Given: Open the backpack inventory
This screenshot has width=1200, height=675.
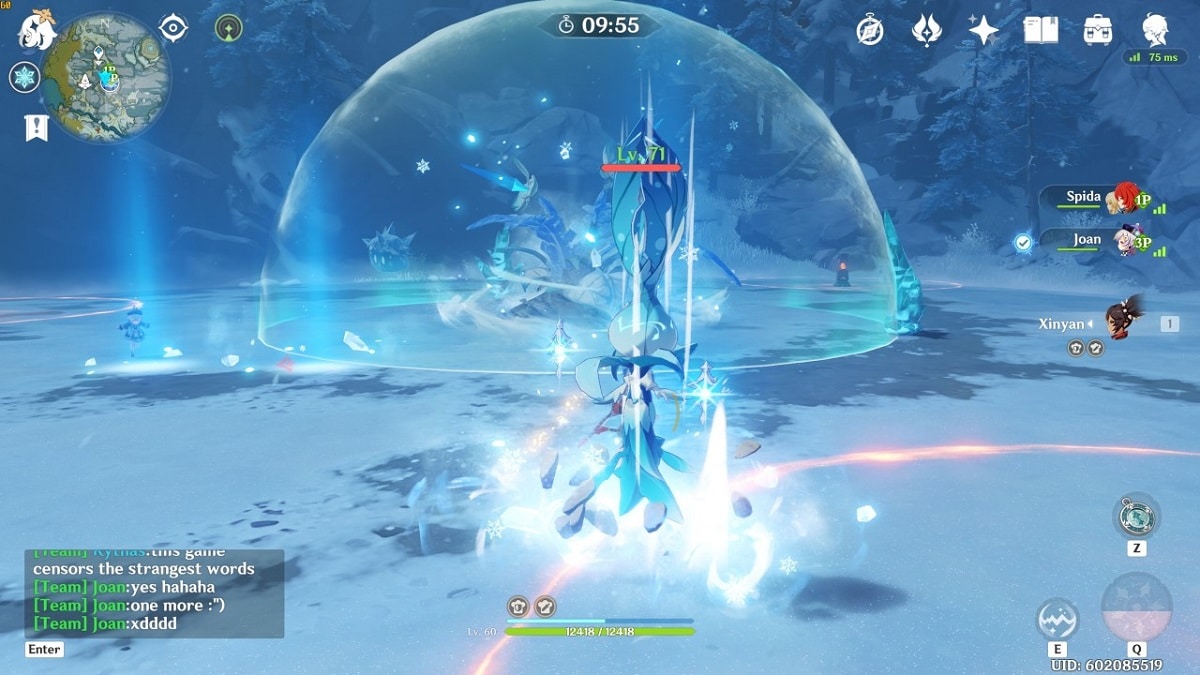Looking at the screenshot, I should tap(1098, 31).
